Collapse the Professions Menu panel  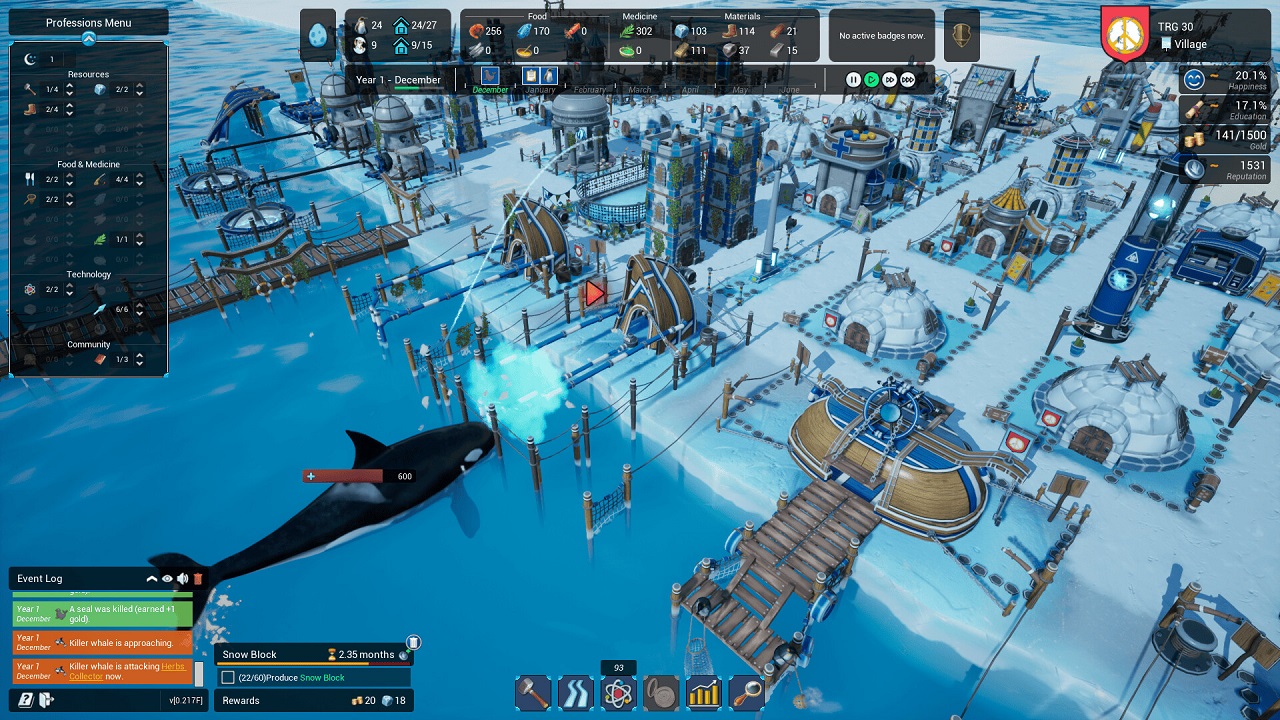coord(88,40)
